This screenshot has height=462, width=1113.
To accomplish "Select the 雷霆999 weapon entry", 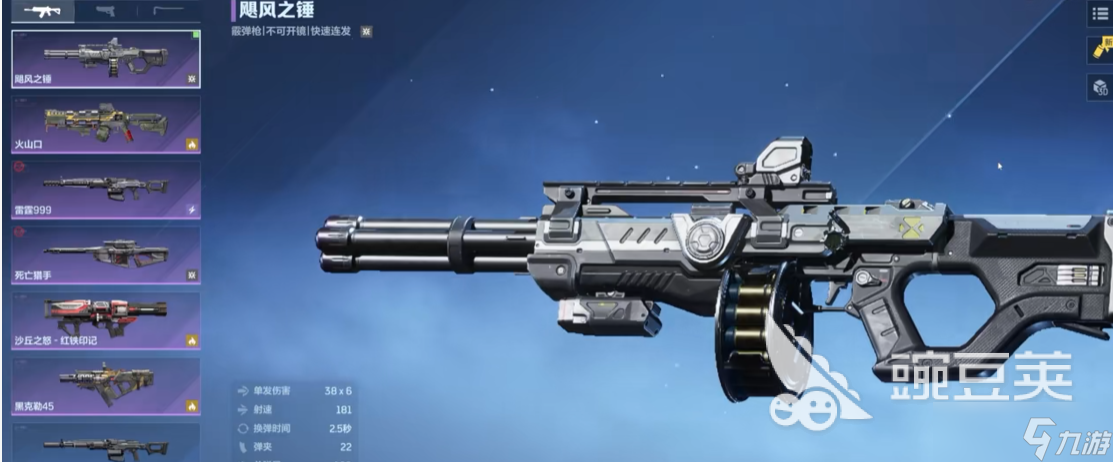I will tap(105, 190).
